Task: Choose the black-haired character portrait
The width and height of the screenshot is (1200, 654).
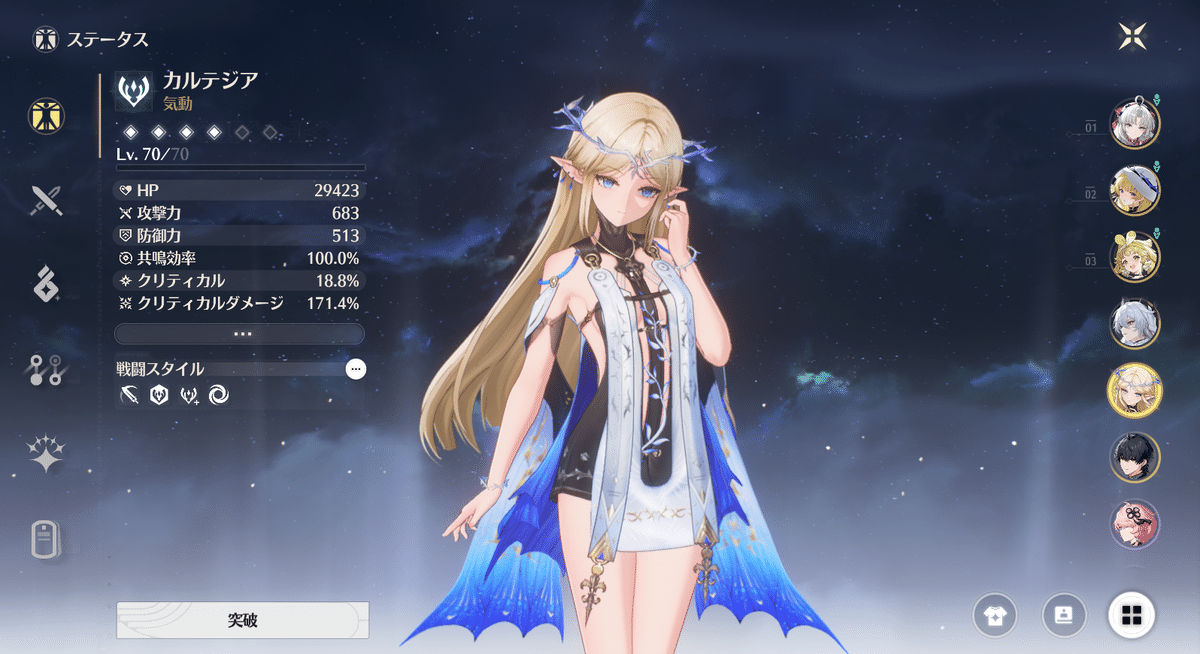Action: [x=1135, y=457]
